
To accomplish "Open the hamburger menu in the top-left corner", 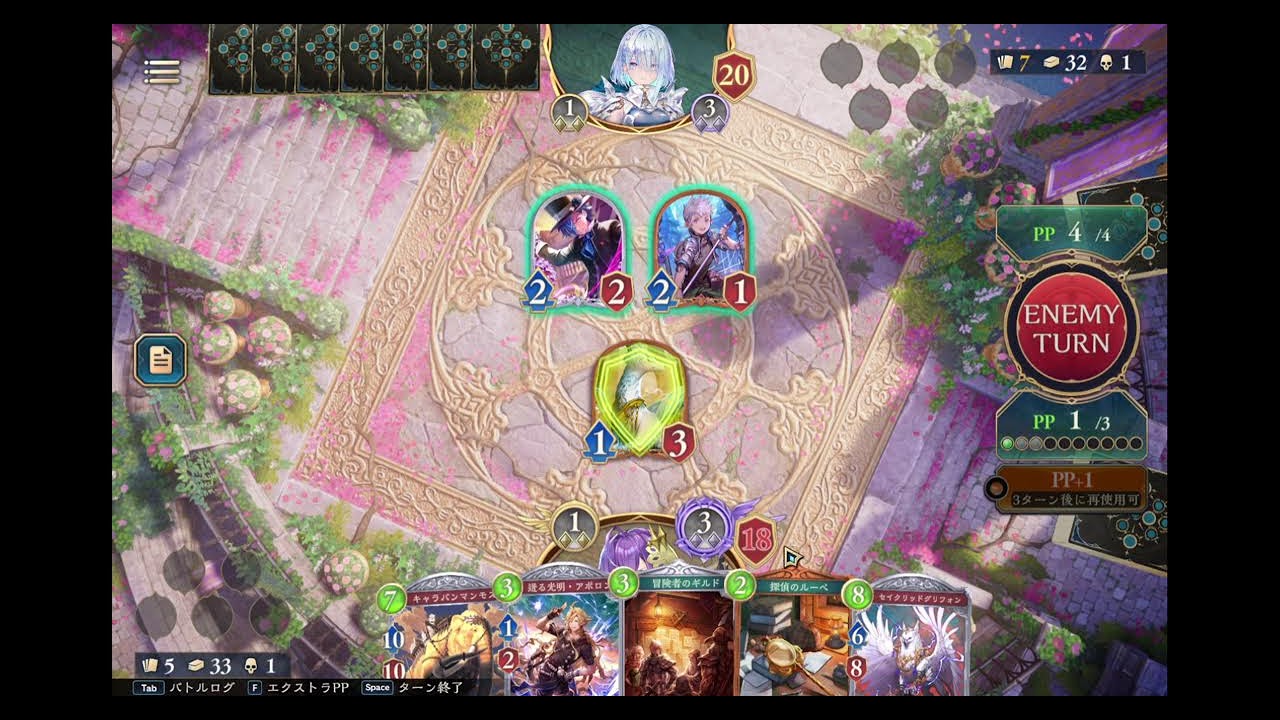I will click(162, 71).
